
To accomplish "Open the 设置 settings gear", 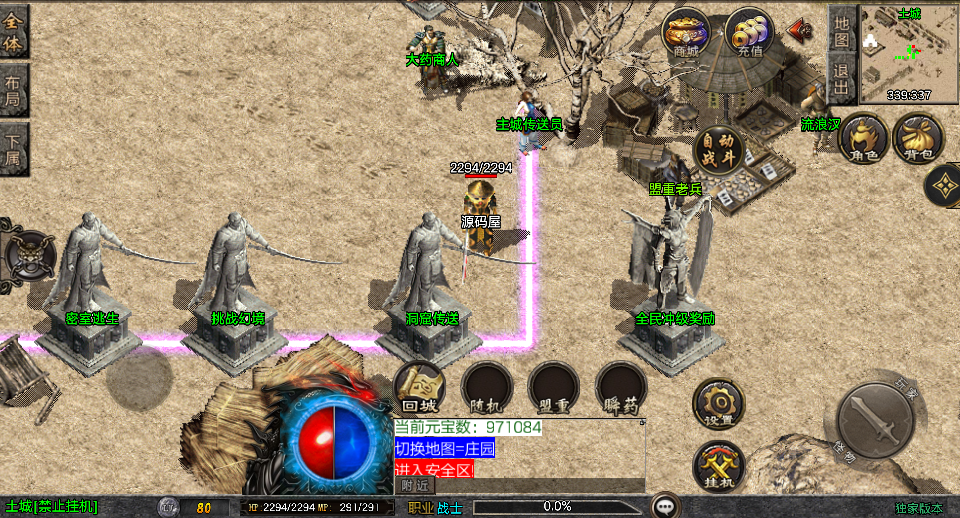I will (x=718, y=403).
